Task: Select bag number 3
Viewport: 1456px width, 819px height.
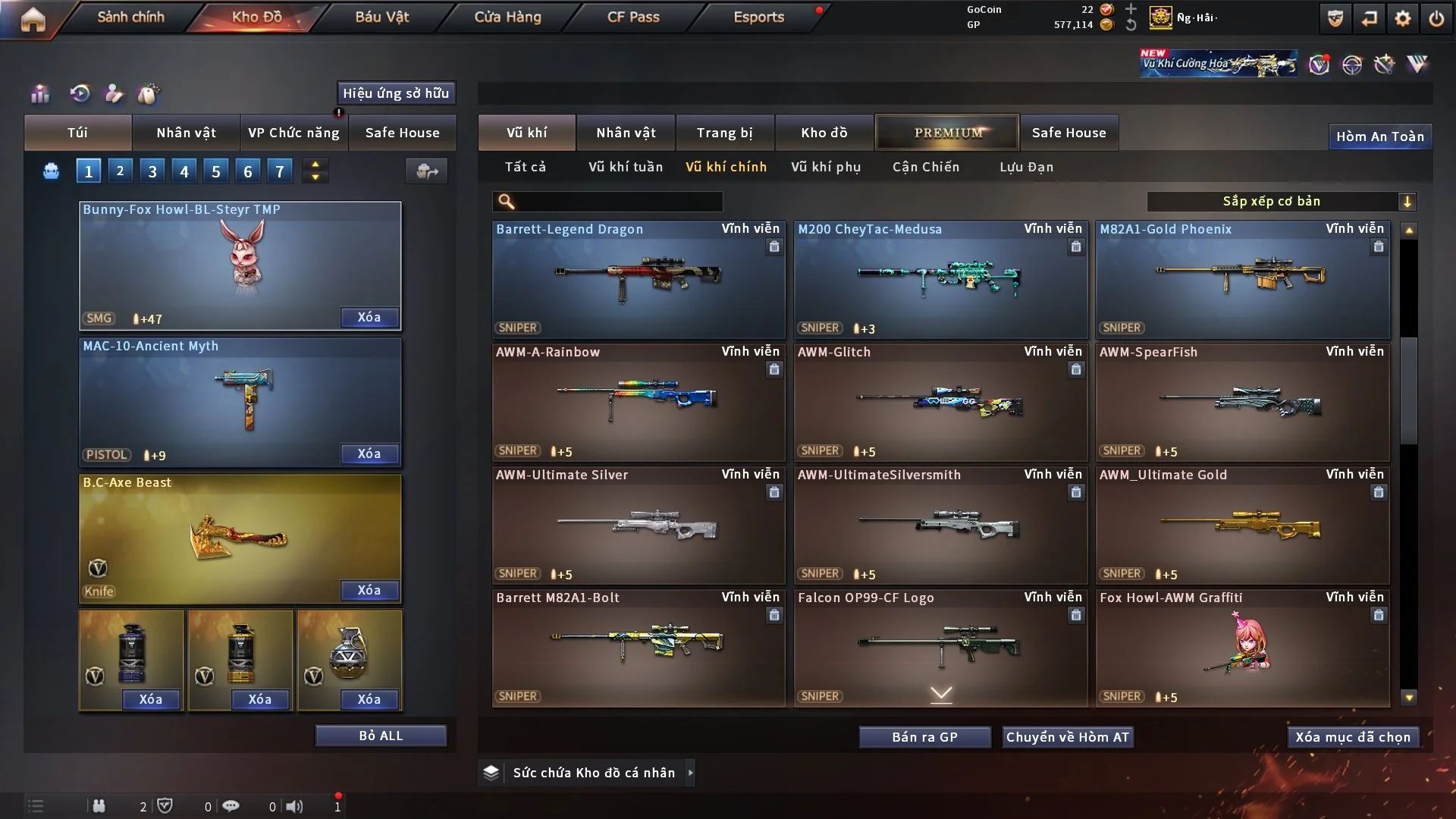Action: pos(152,171)
